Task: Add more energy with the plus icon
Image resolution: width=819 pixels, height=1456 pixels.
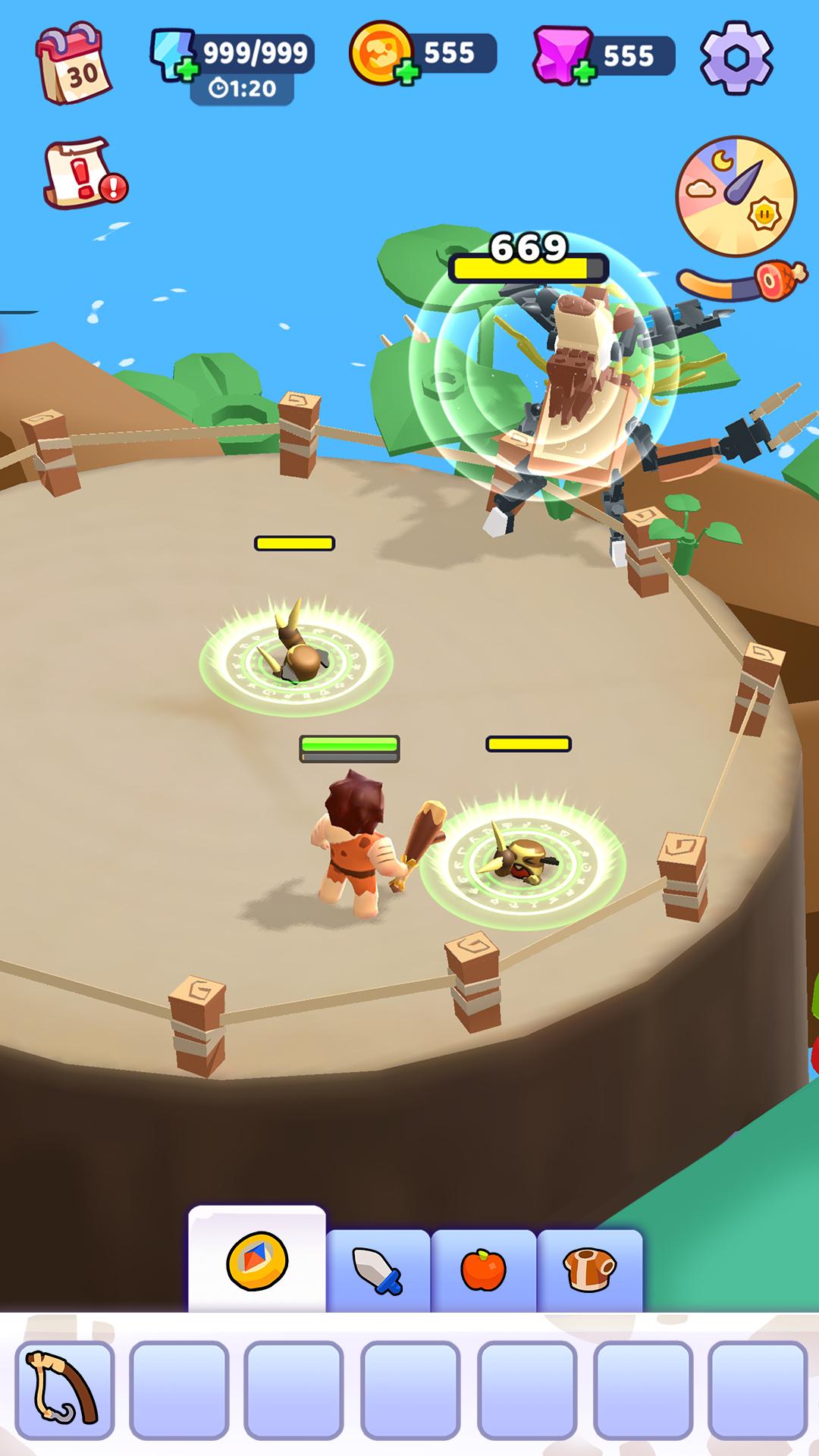Action: tap(185, 71)
